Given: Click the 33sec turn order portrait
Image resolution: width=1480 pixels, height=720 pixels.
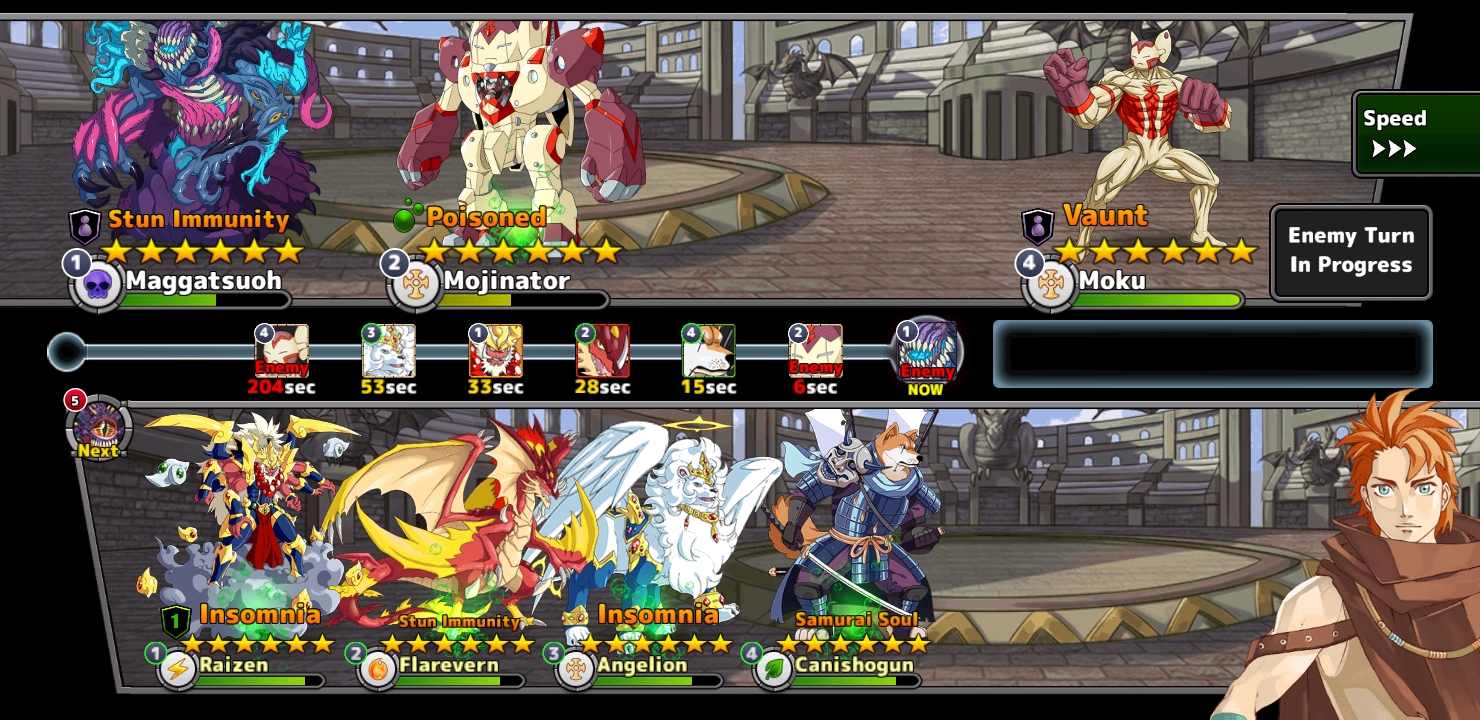Looking at the screenshot, I should (x=495, y=352).
